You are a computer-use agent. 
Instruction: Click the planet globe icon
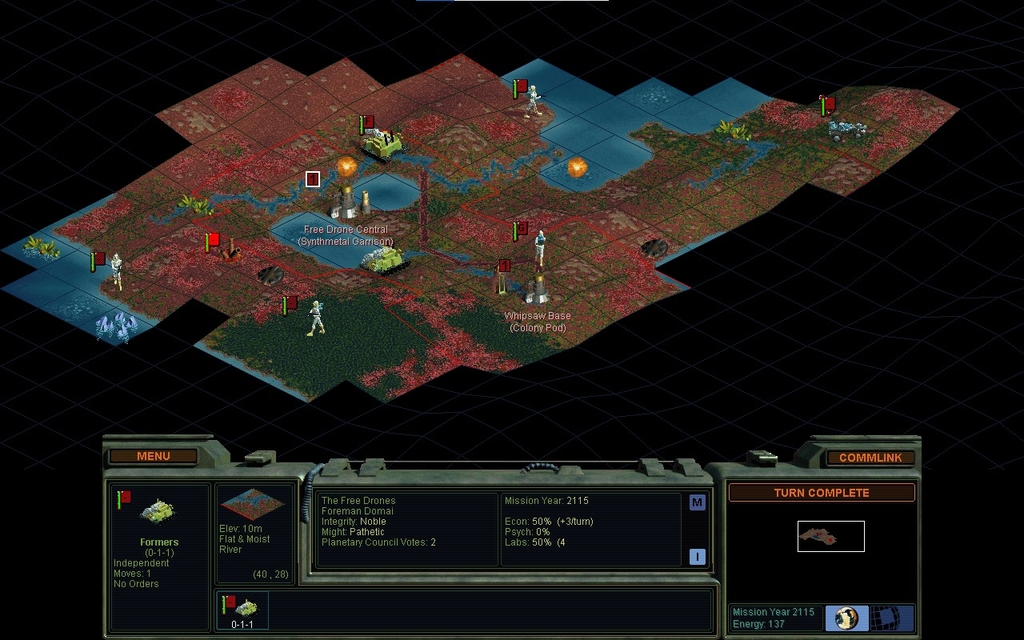click(847, 617)
